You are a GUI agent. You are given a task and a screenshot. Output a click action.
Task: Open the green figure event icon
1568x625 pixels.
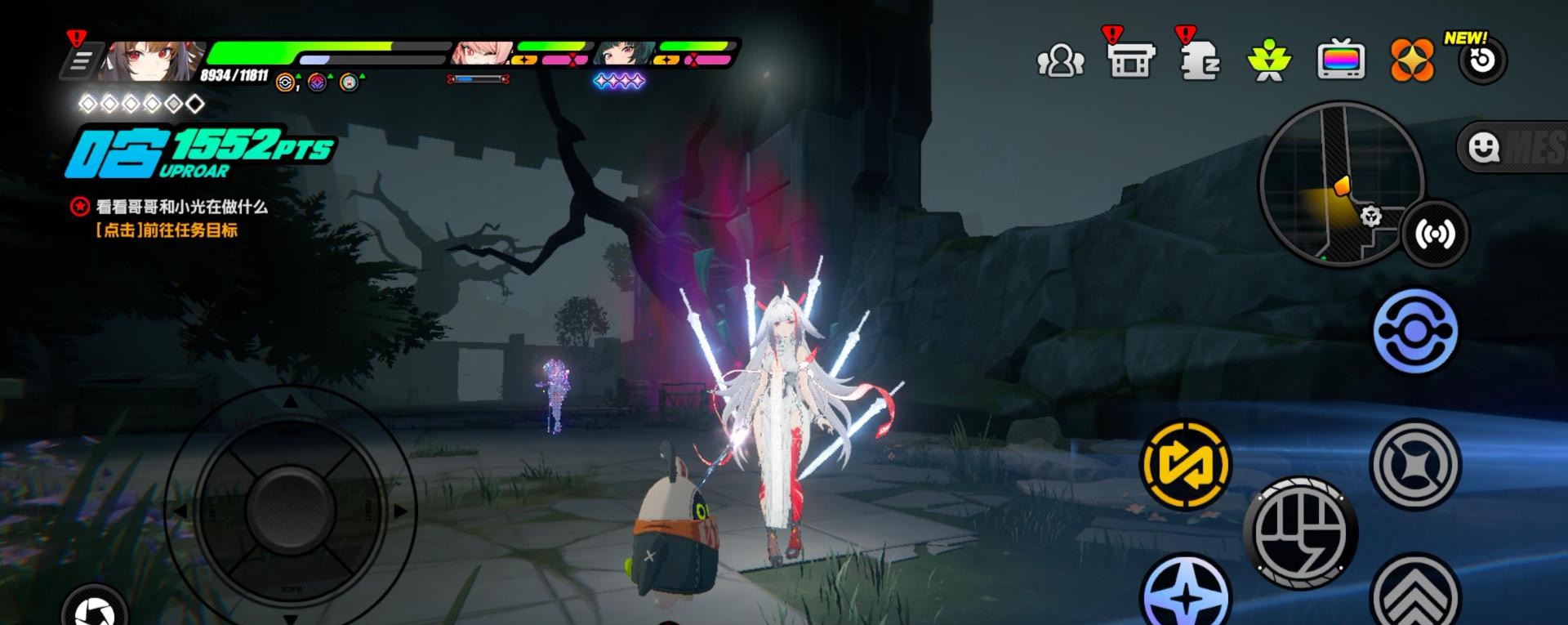(x=1268, y=61)
